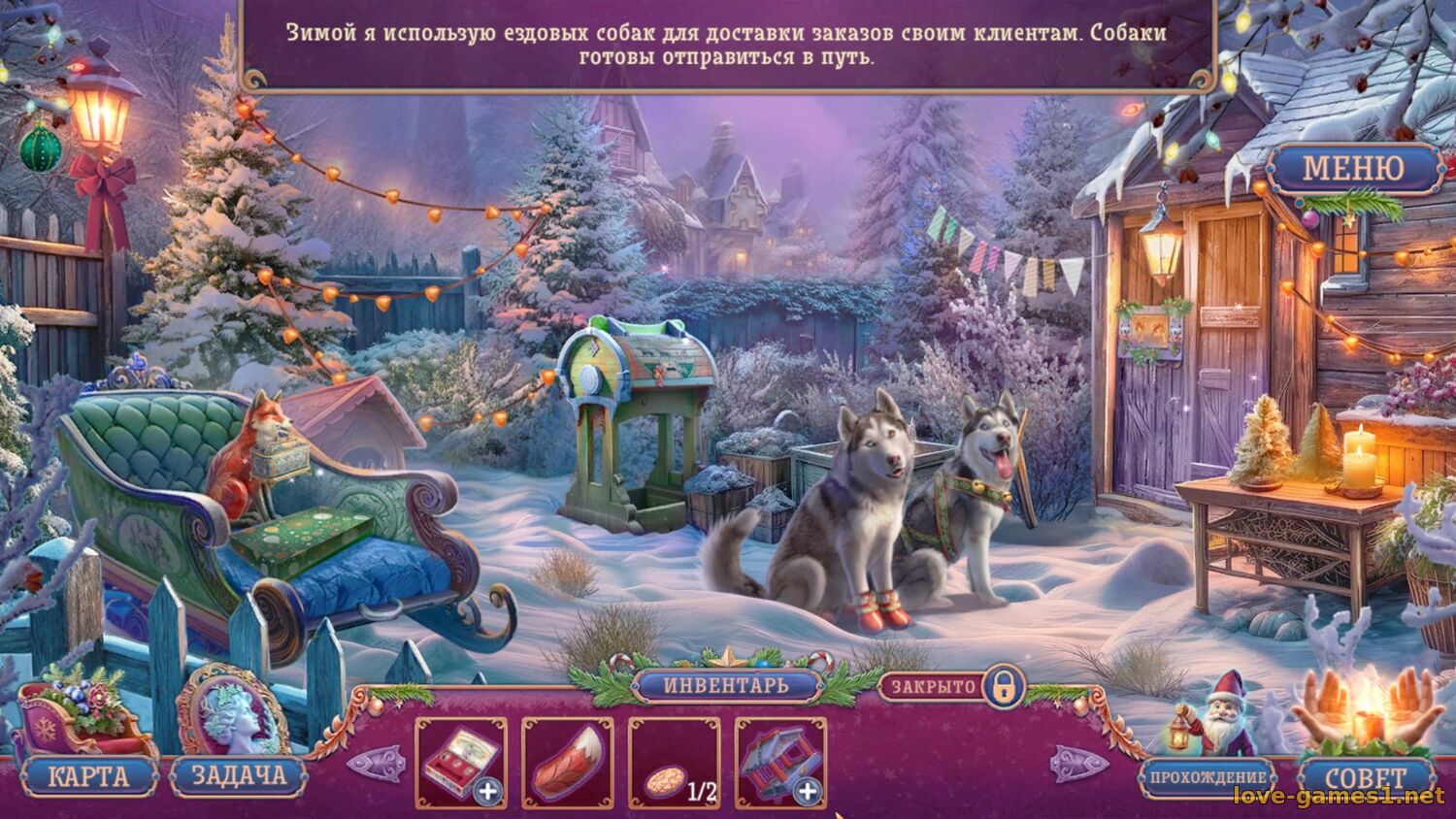Image resolution: width=1456 pixels, height=819 pixels.
Task: Click the ПРОХОЖДЕНИЕ button
Action: 1210,776
